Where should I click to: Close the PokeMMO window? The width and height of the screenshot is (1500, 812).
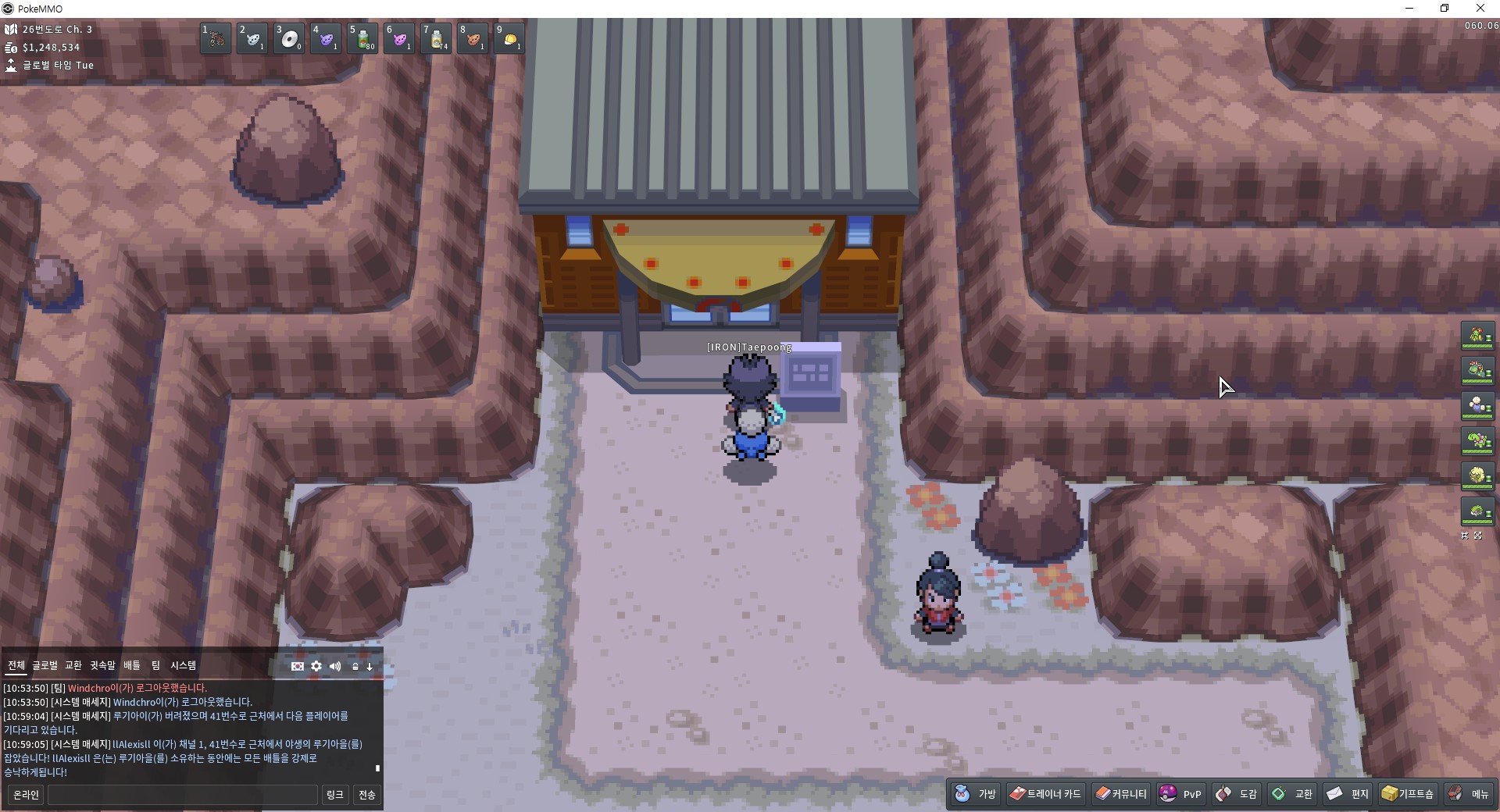point(1480,9)
